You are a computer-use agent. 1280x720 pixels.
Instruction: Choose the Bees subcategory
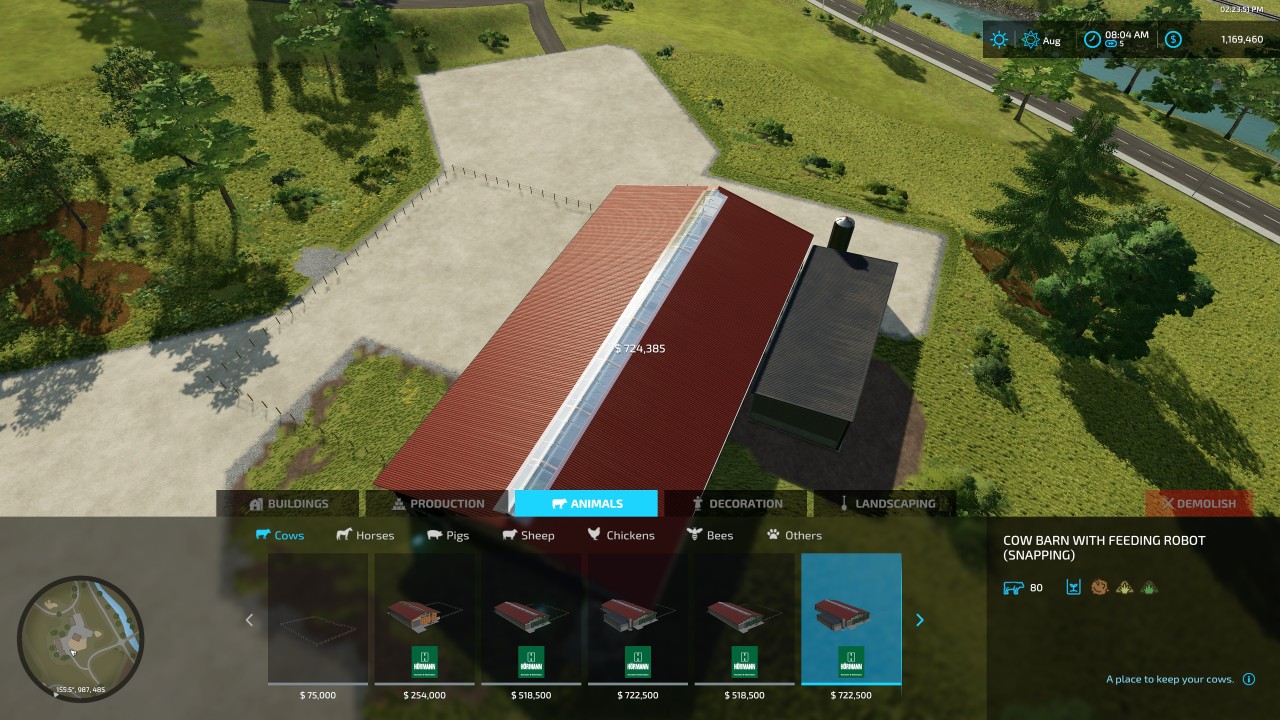coord(710,535)
